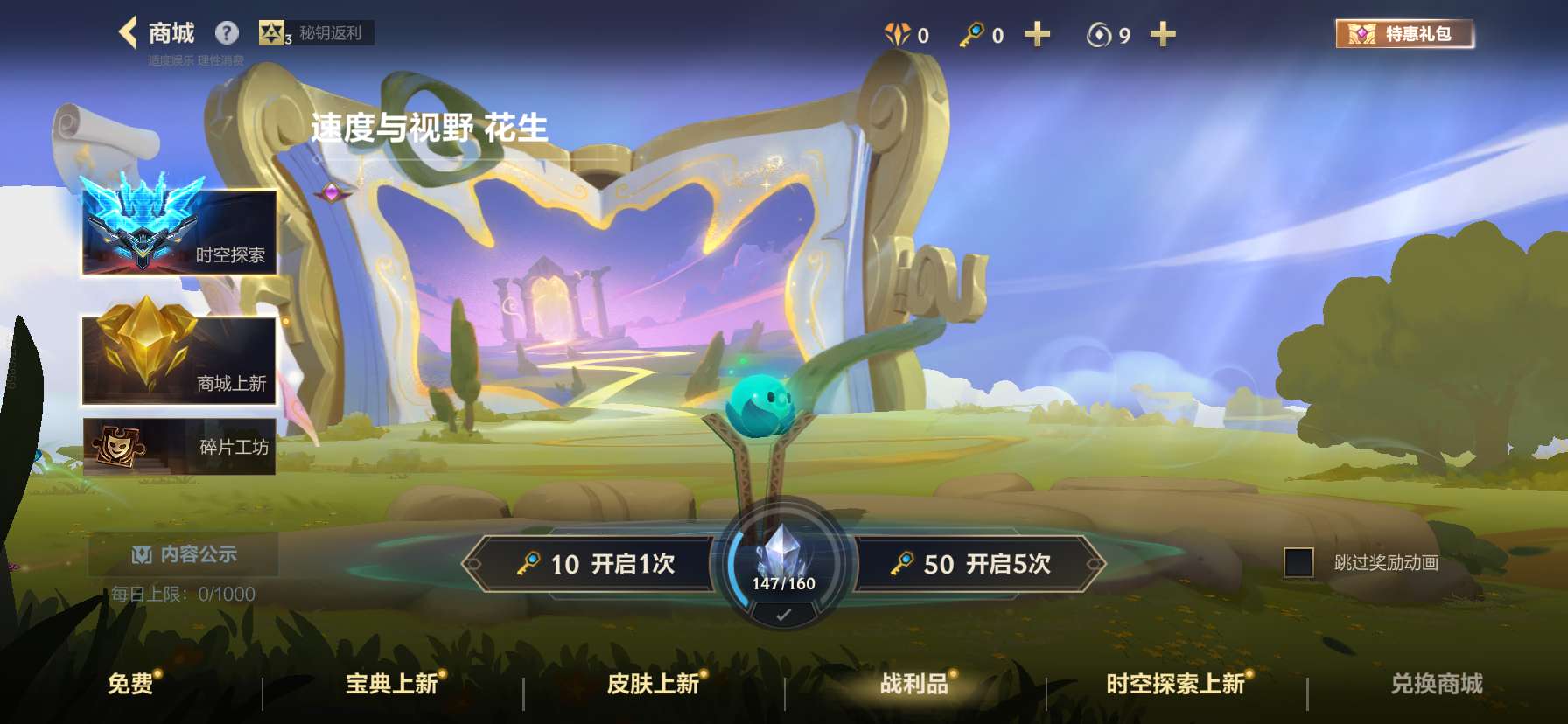
Task: Click the plus to add keys
Action: click(1037, 33)
